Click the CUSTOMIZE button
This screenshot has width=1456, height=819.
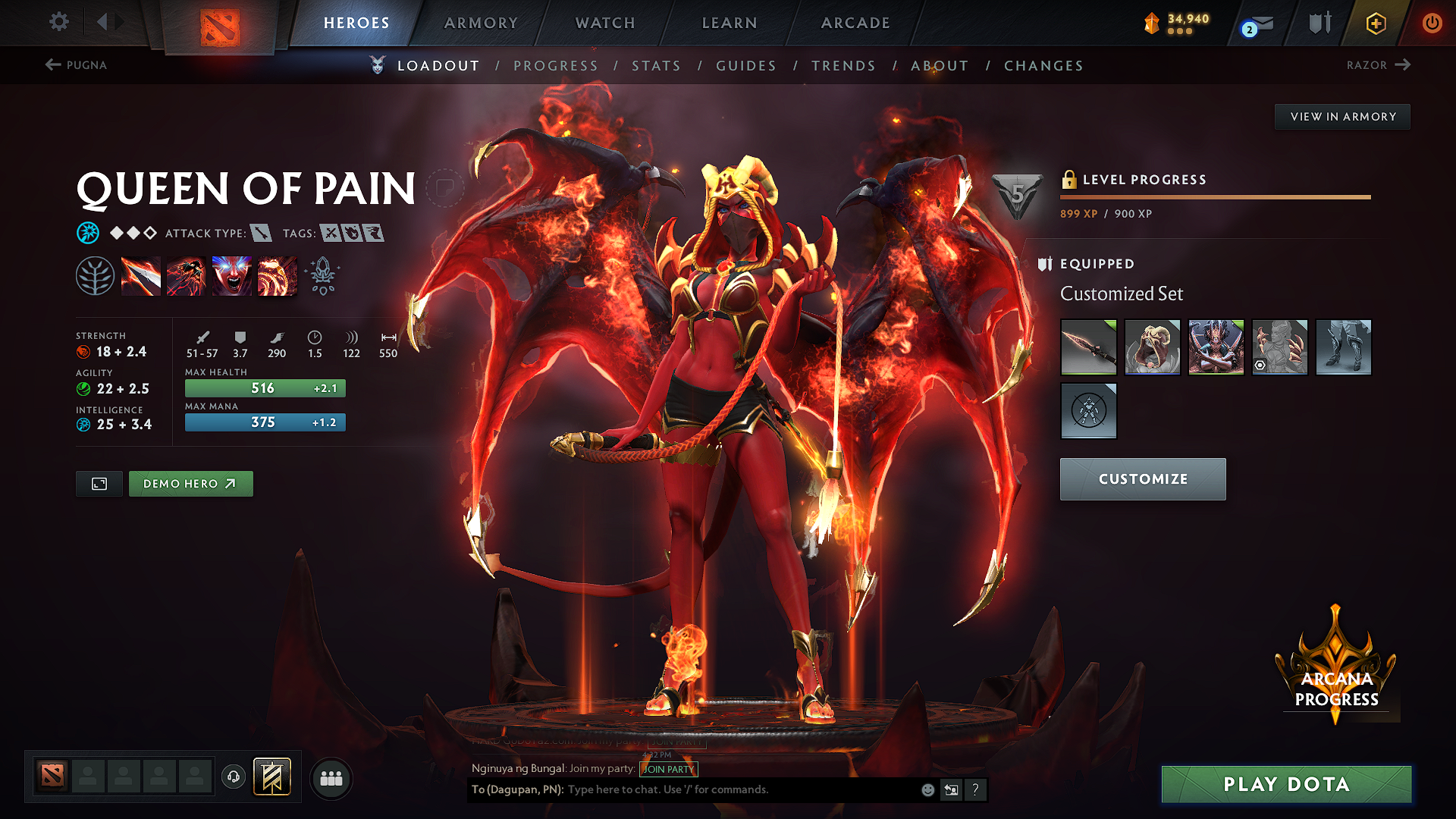(1143, 479)
